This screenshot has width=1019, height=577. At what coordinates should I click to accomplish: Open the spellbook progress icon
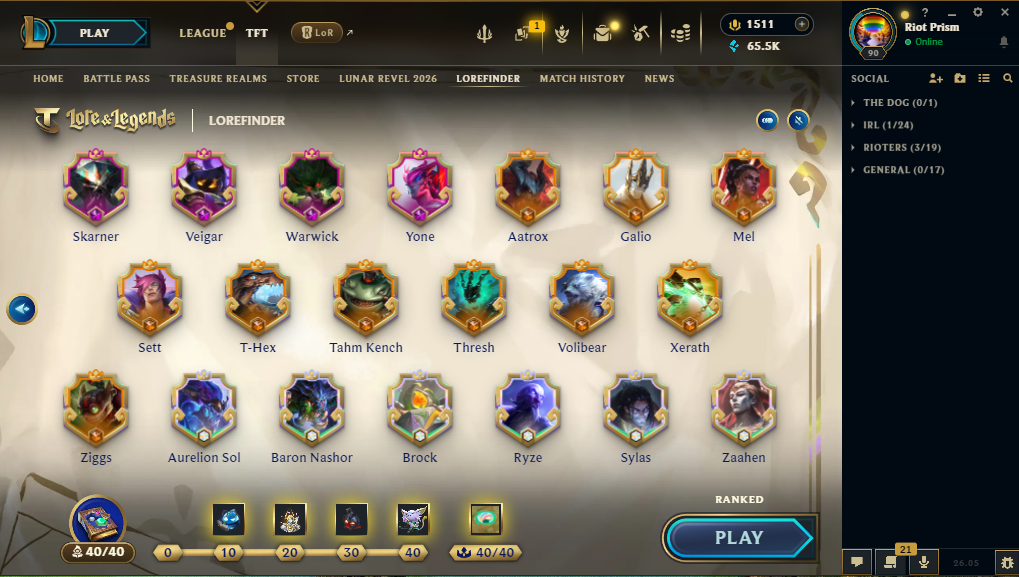pos(97,522)
